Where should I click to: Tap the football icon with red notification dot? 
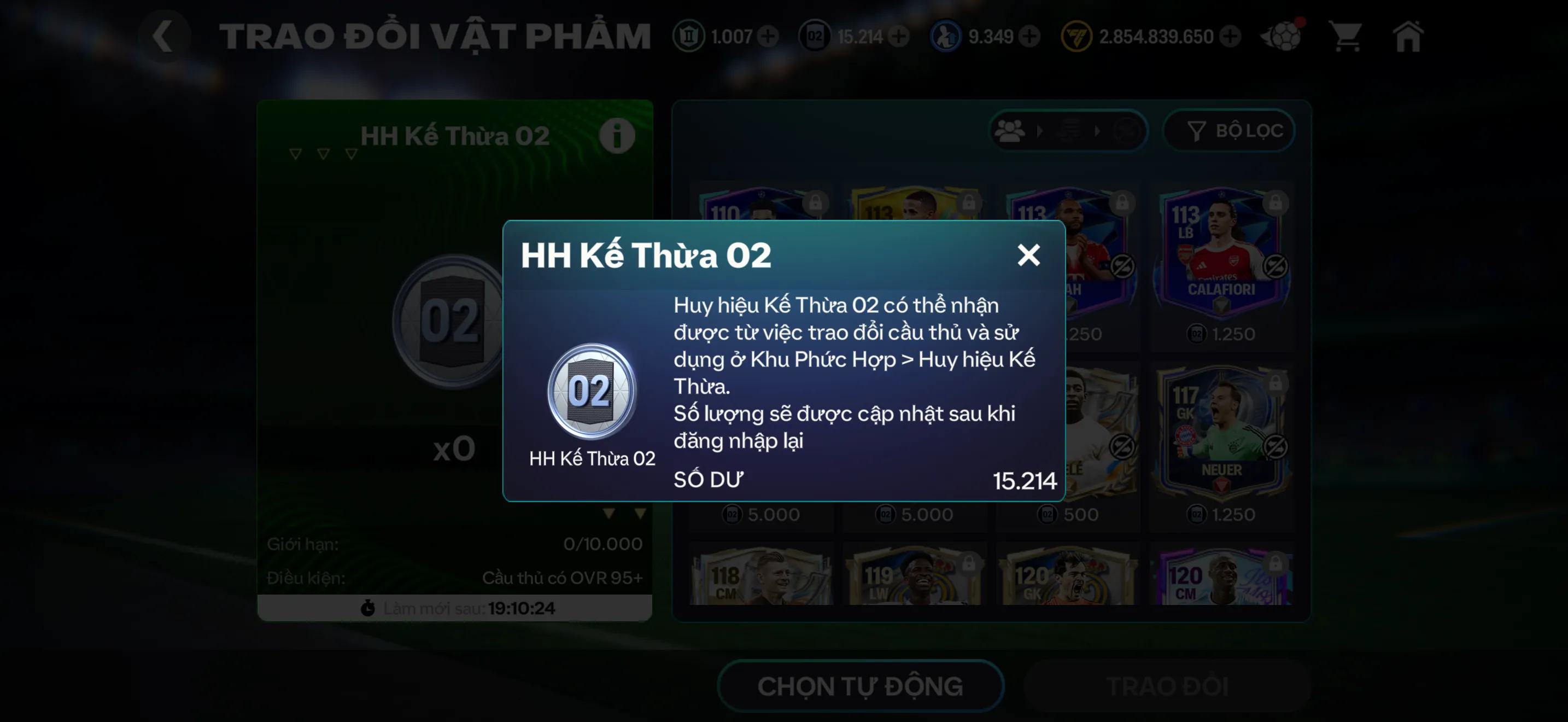click(1282, 37)
